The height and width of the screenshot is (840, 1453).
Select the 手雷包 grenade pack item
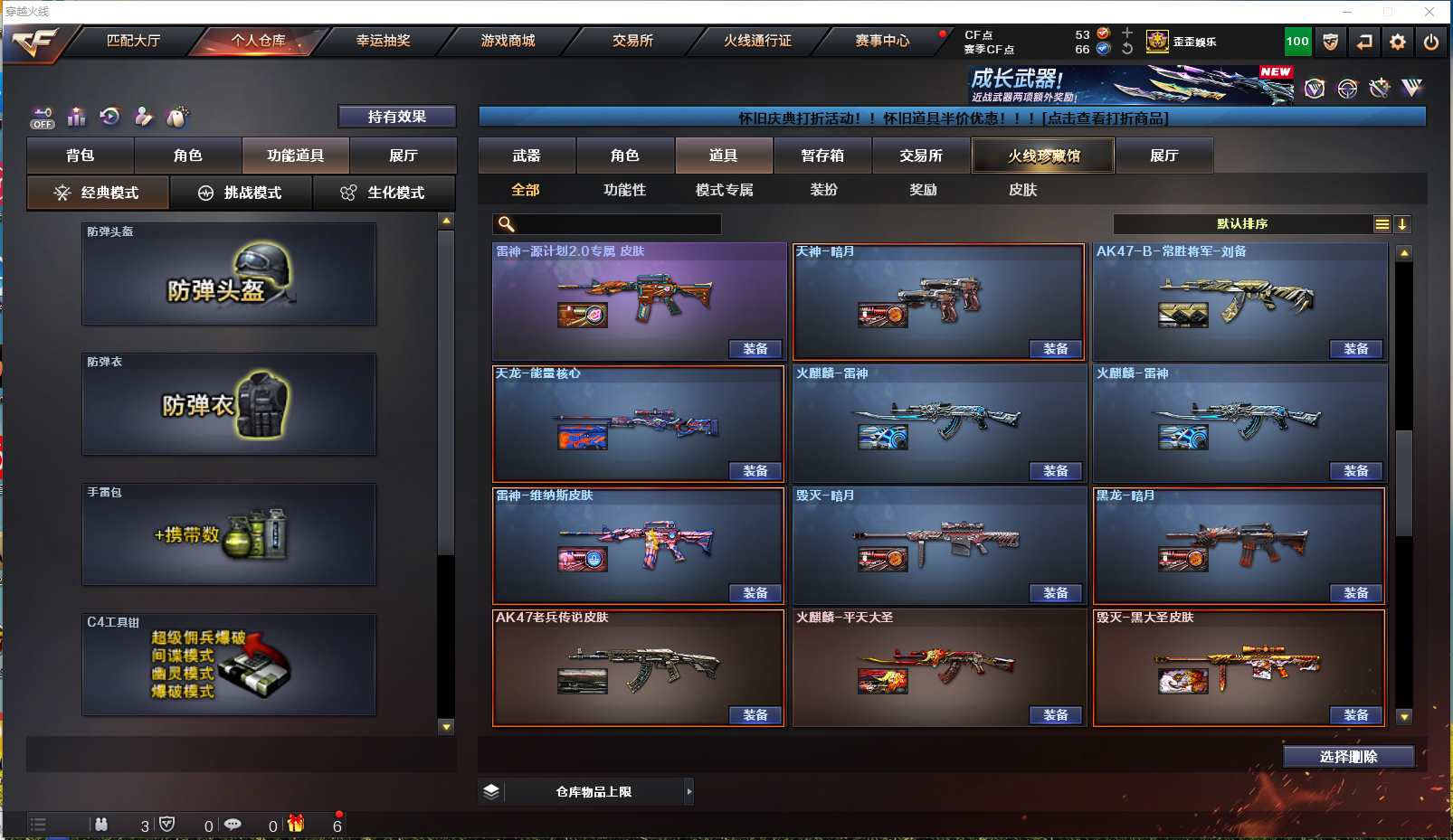(229, 534)
